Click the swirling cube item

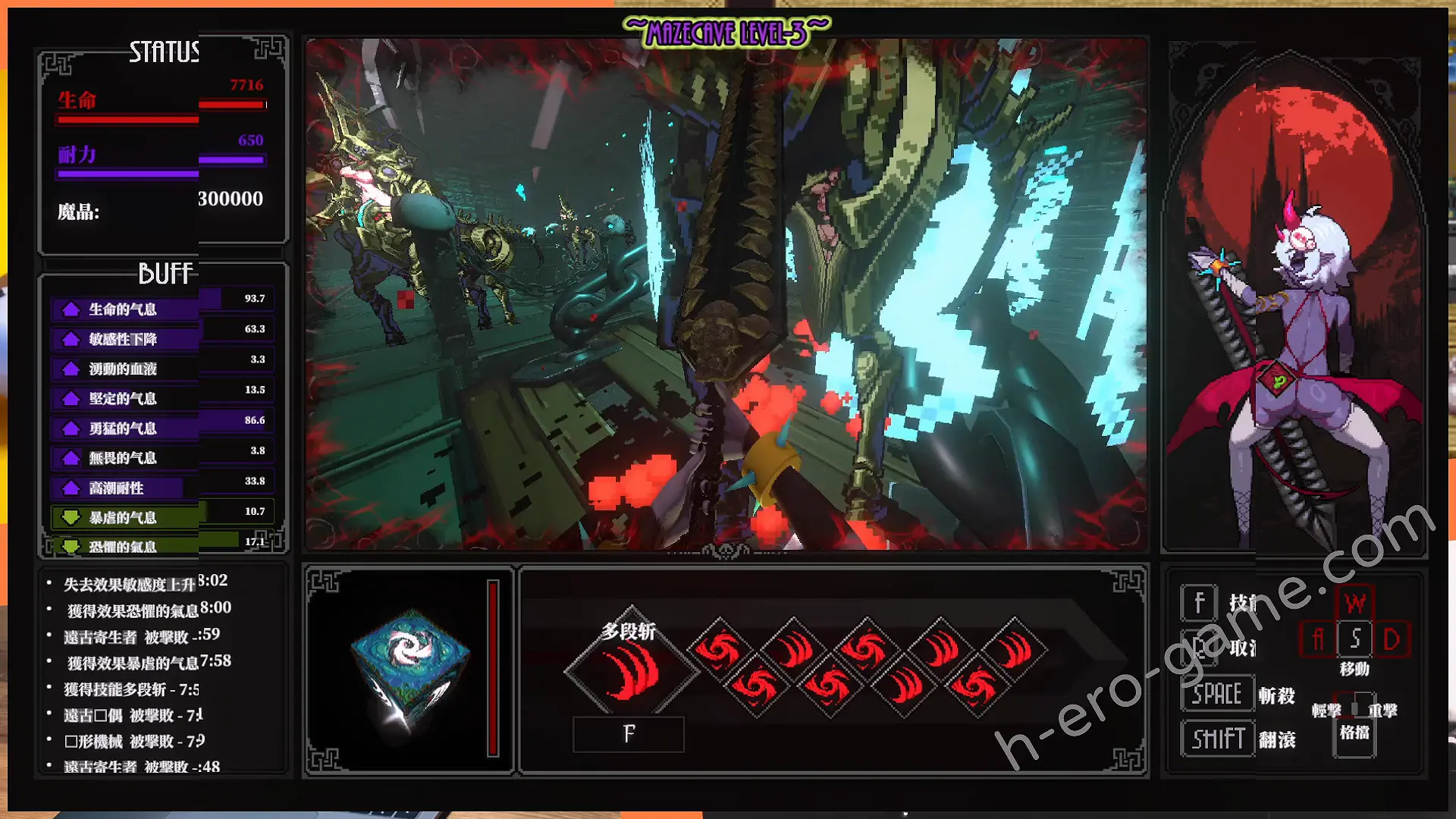click(409, 665)
